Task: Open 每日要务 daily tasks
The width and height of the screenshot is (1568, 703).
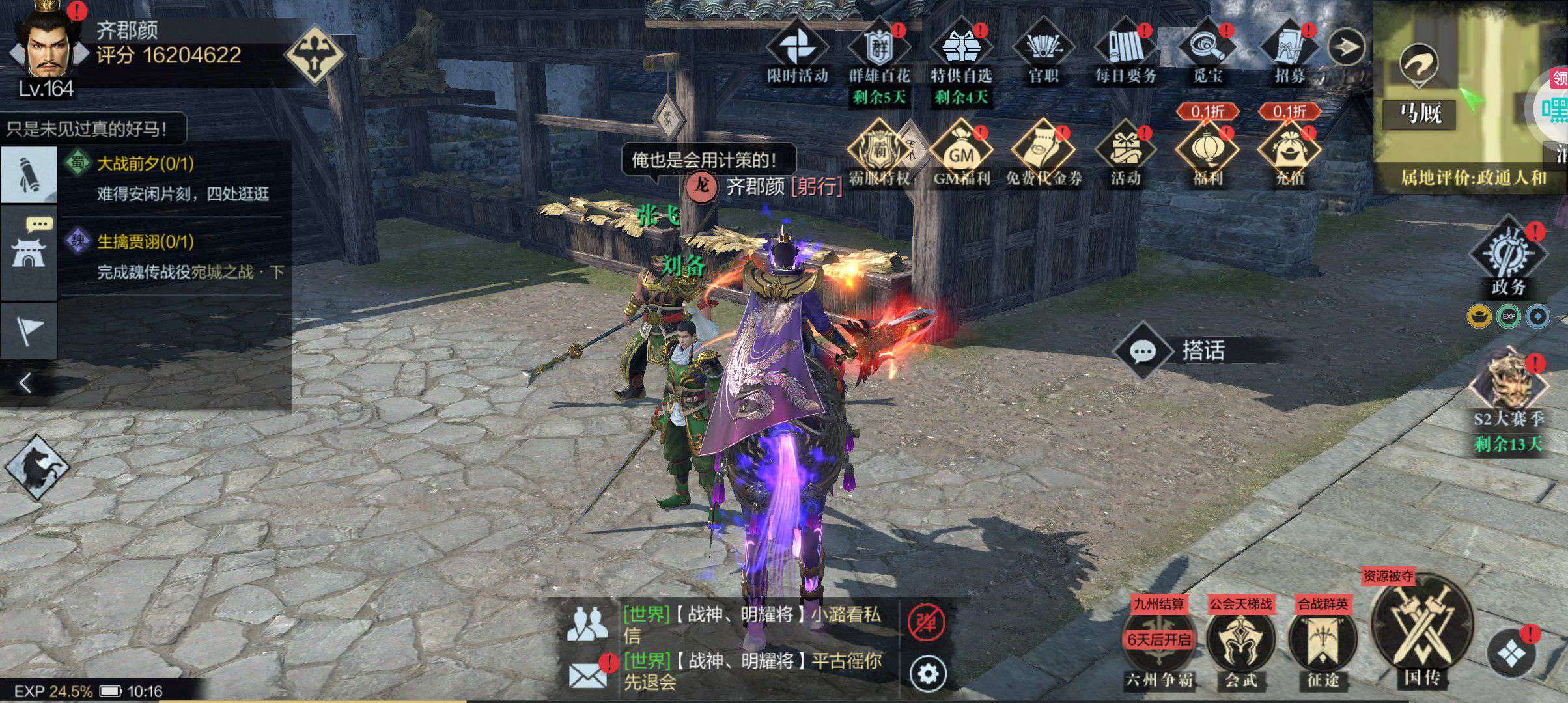Action: 1125,49
